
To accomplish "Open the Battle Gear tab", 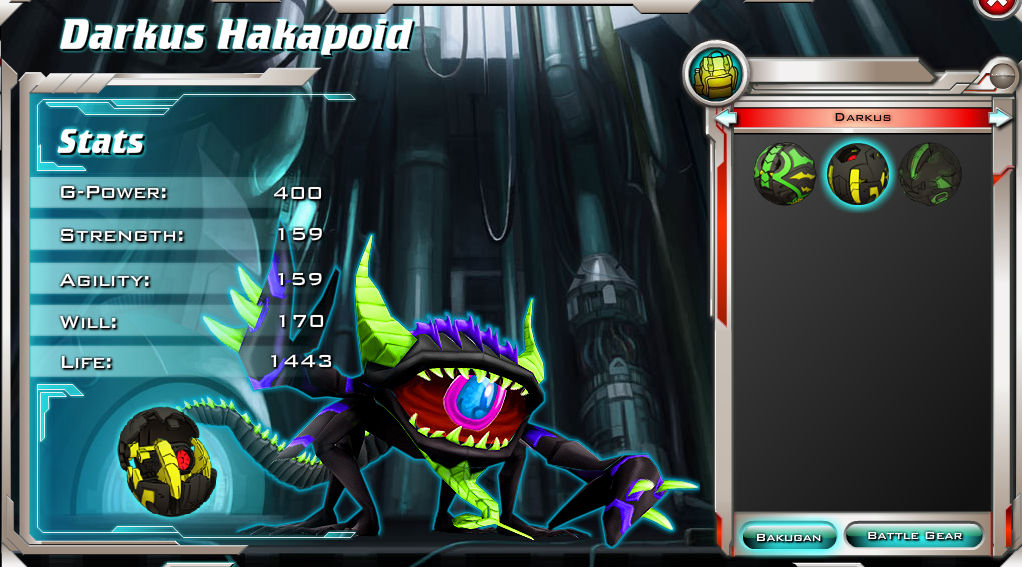I will (x=914, y=535).
